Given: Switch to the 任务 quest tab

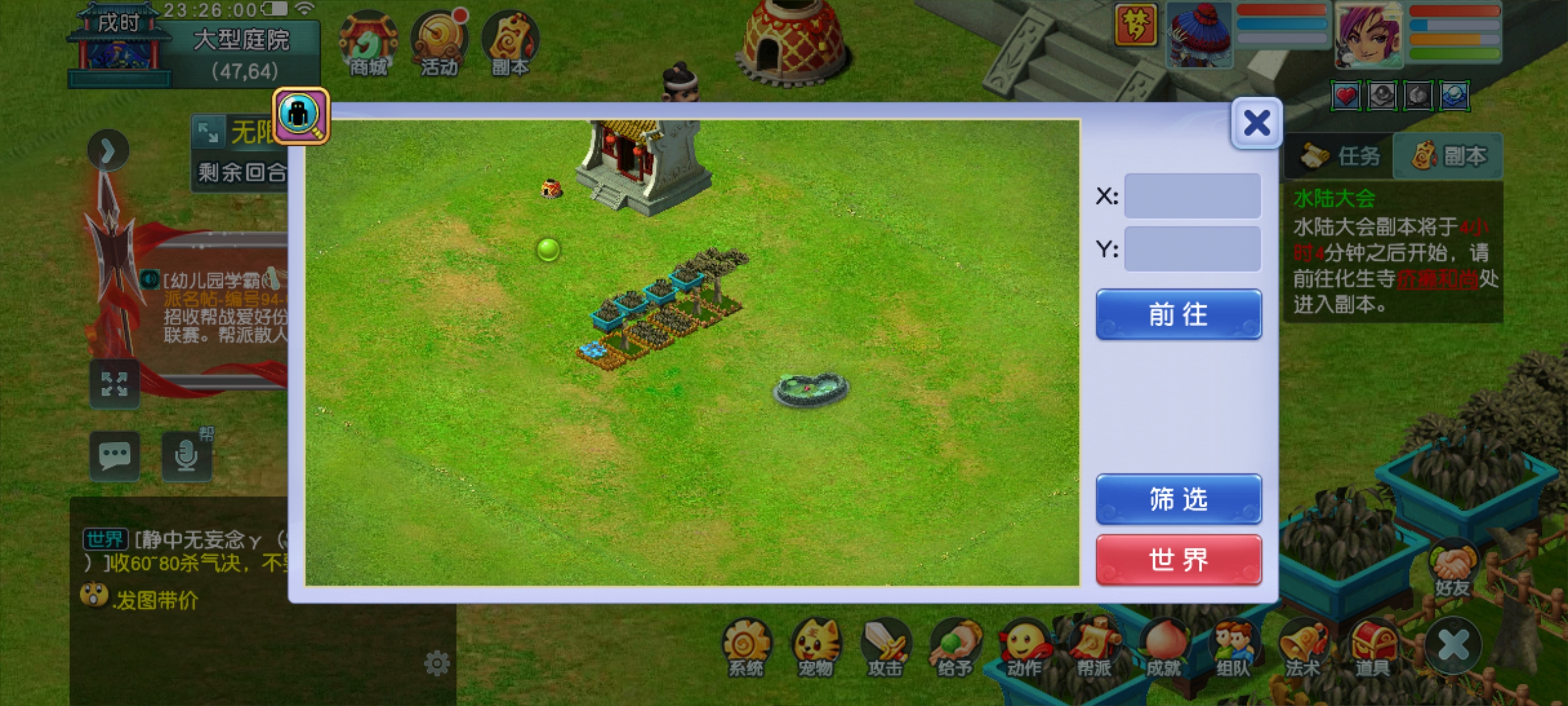Looking at the screenshot, I should pos(1339,156).
